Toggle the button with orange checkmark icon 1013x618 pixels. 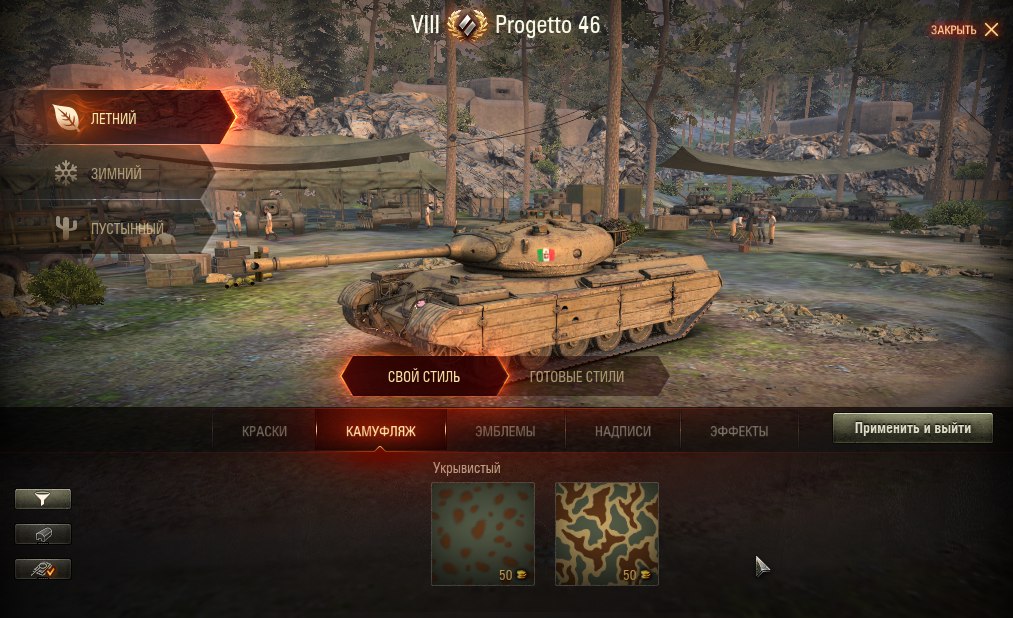[x=43, y=569]
